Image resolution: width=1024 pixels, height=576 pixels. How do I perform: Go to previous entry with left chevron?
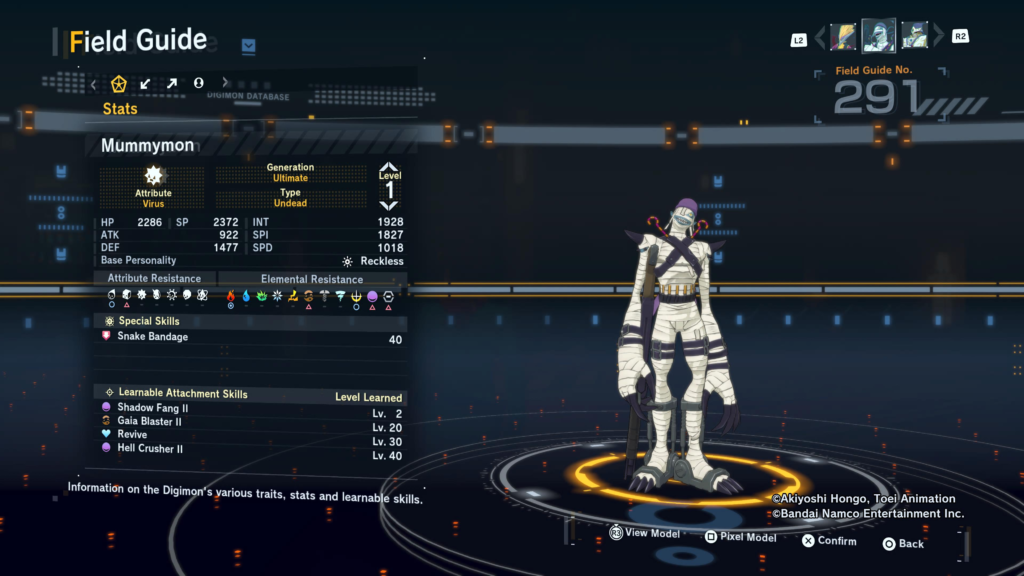point(820,38)
